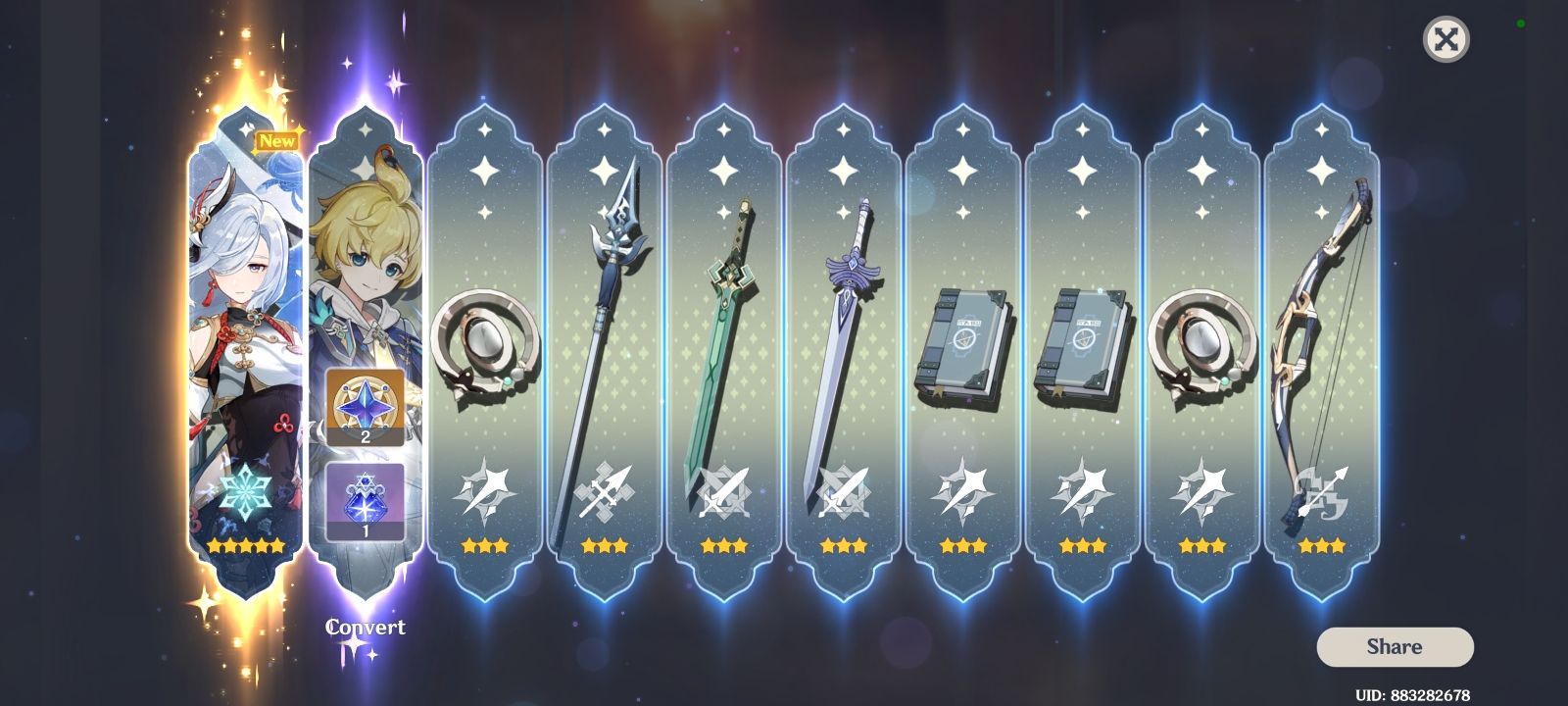Click the catalyst icon under the leftmost book

tap(963, 487)
